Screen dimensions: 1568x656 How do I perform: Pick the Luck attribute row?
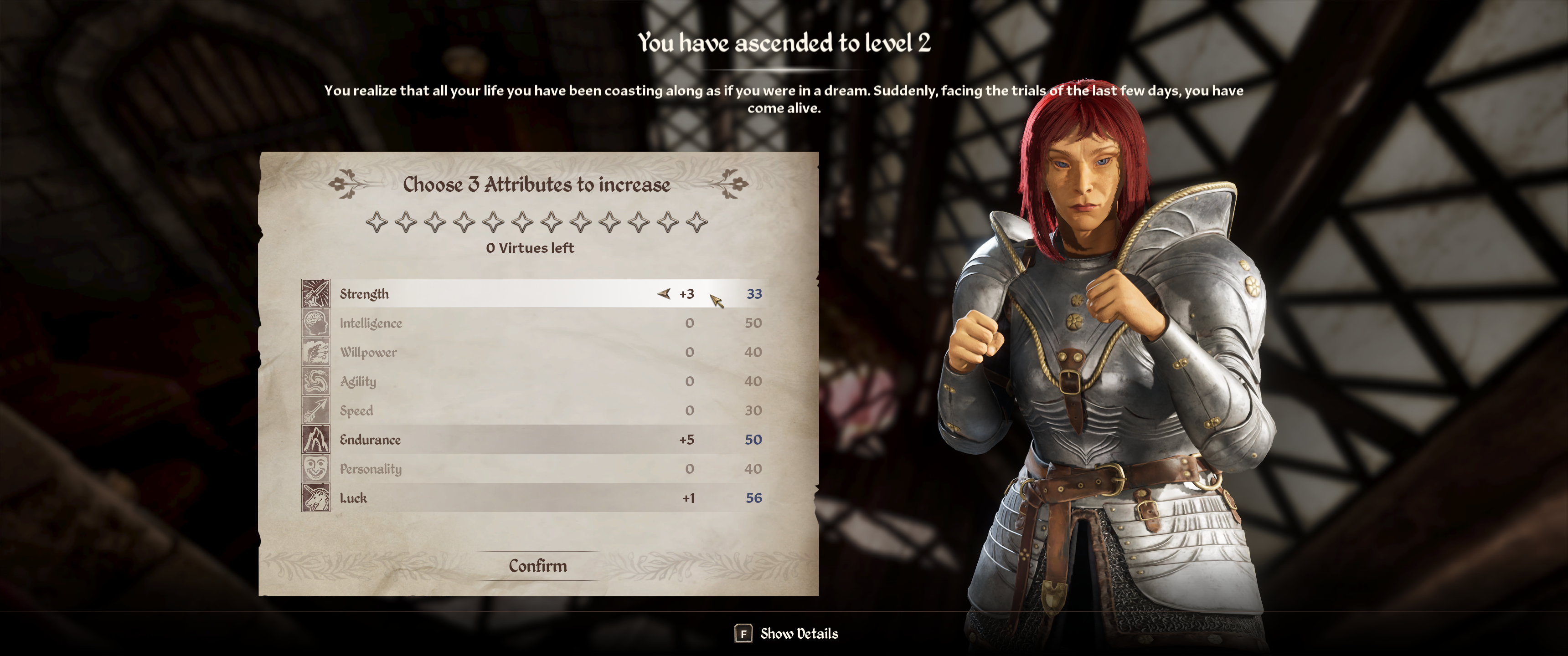pyautogui.click(x=487, y=498)
